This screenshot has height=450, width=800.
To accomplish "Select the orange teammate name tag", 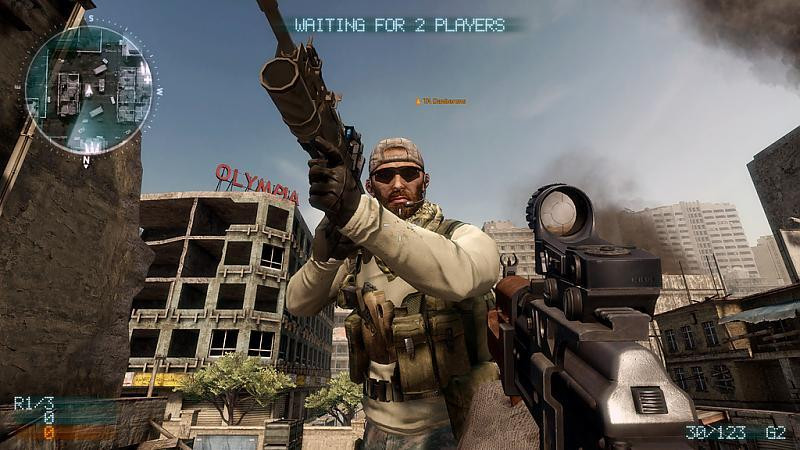I will tap(441, 101).
